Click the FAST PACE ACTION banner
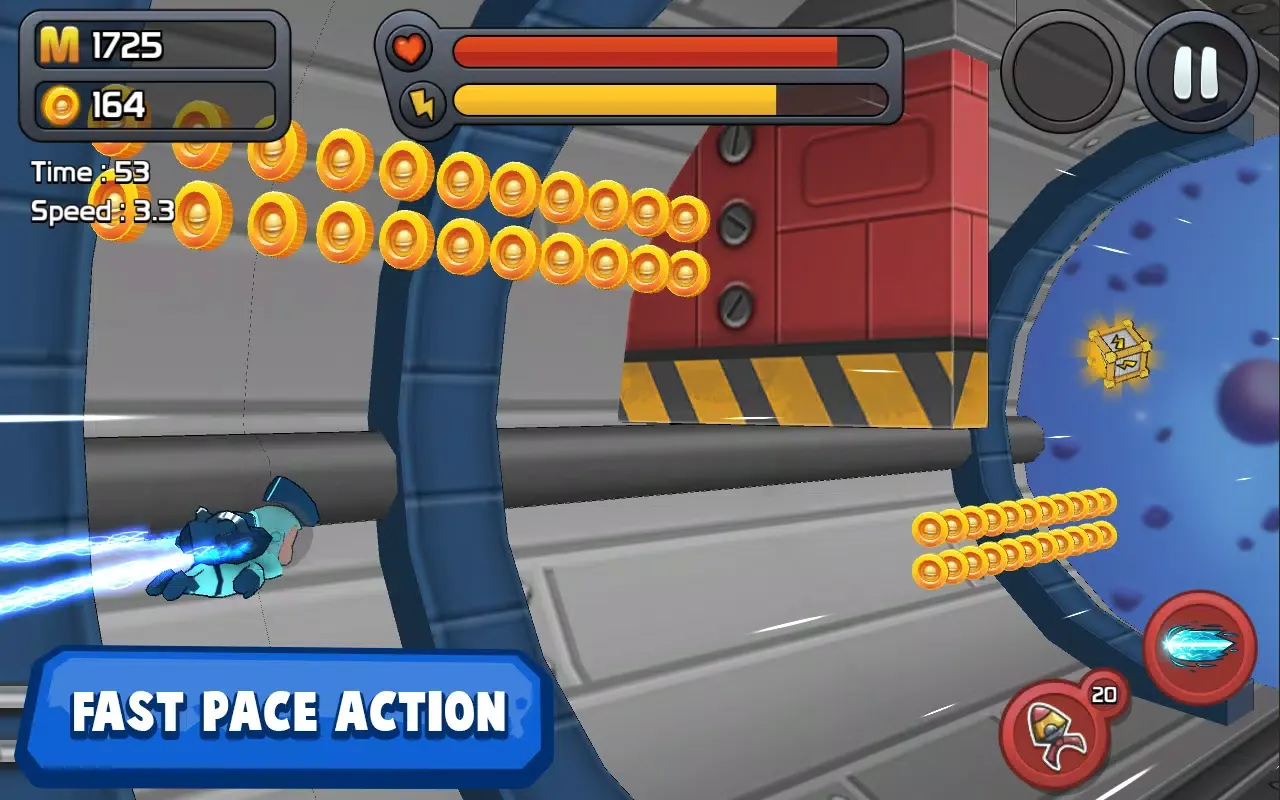Screen dimensions: 1280x800 click(290, 712)
